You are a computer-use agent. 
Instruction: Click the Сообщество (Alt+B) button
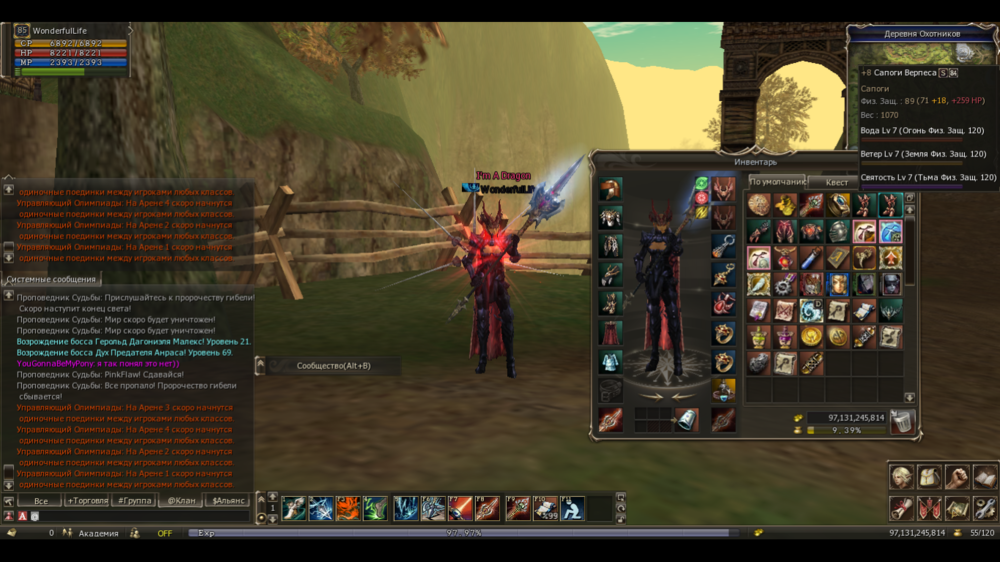point(333,366)
